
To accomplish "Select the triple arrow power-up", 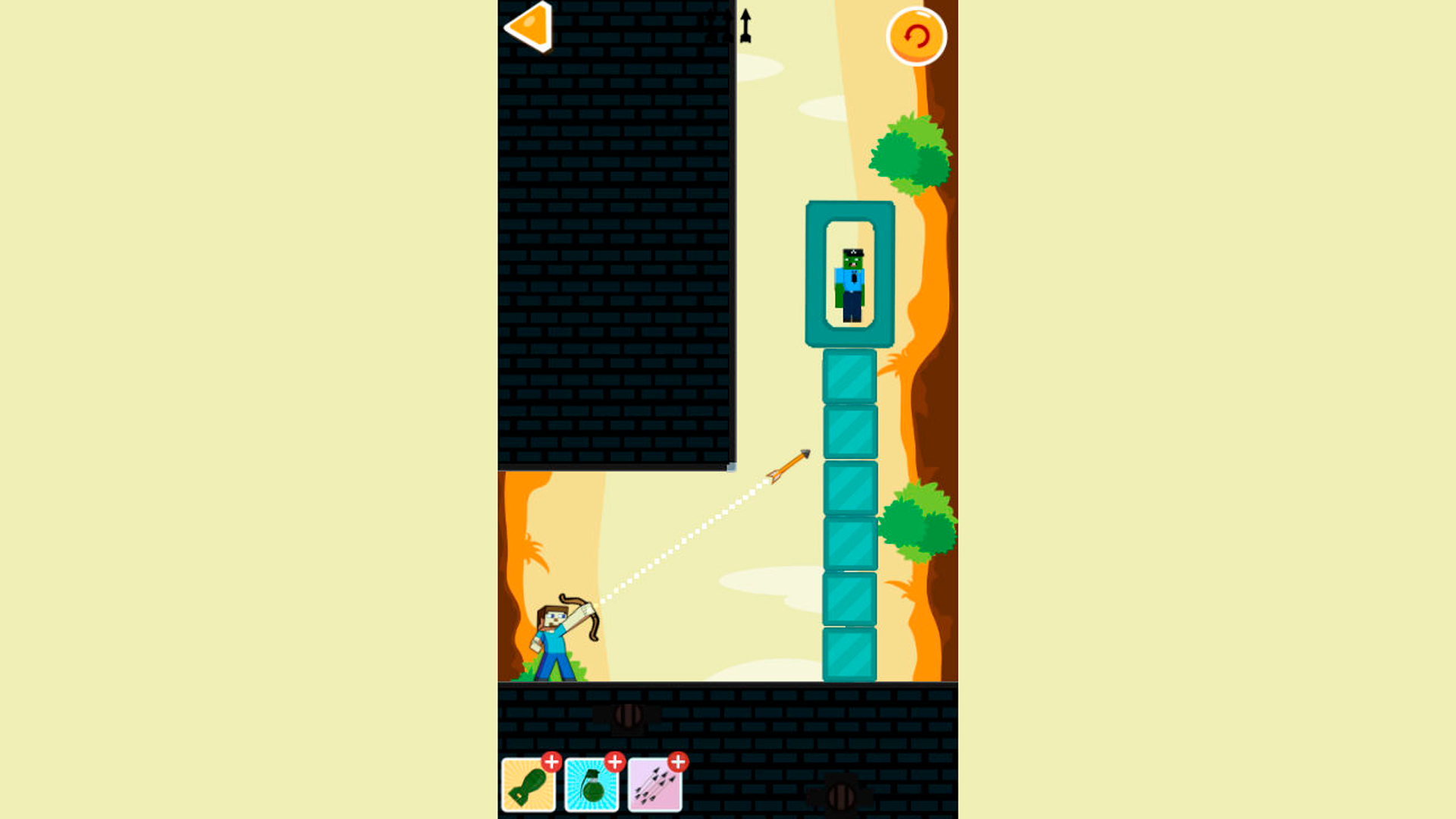I will (x=655, y=786).
